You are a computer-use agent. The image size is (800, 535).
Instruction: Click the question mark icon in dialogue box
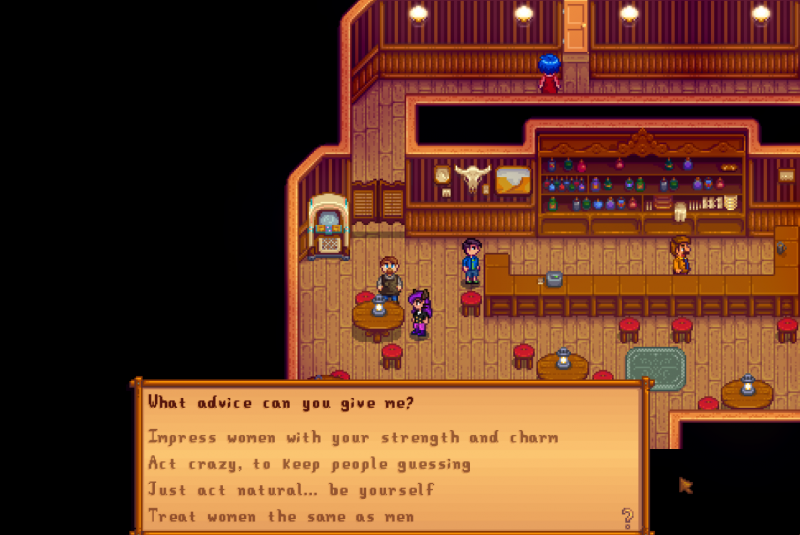(x=627, y=516)
